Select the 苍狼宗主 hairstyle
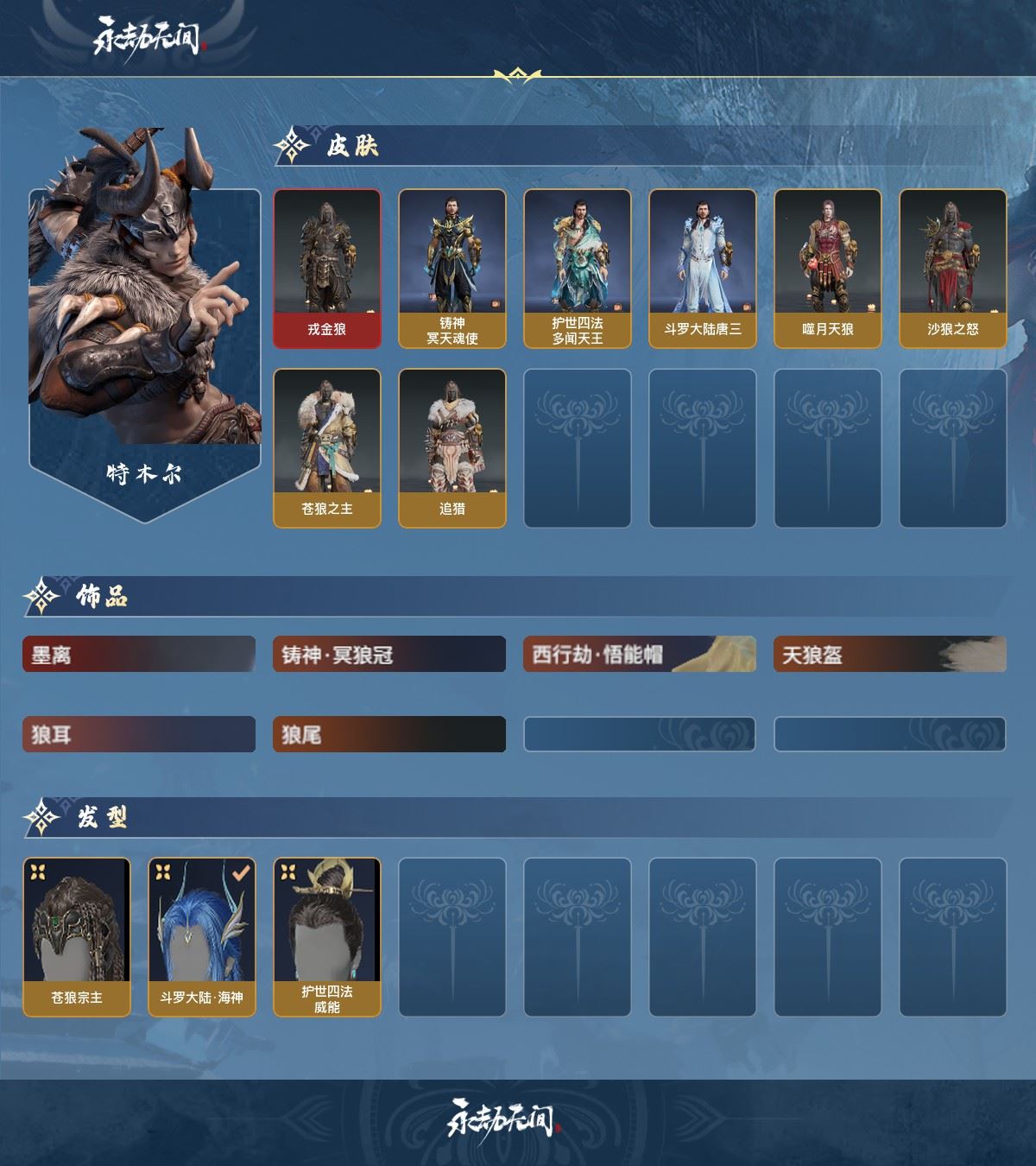 77,936
